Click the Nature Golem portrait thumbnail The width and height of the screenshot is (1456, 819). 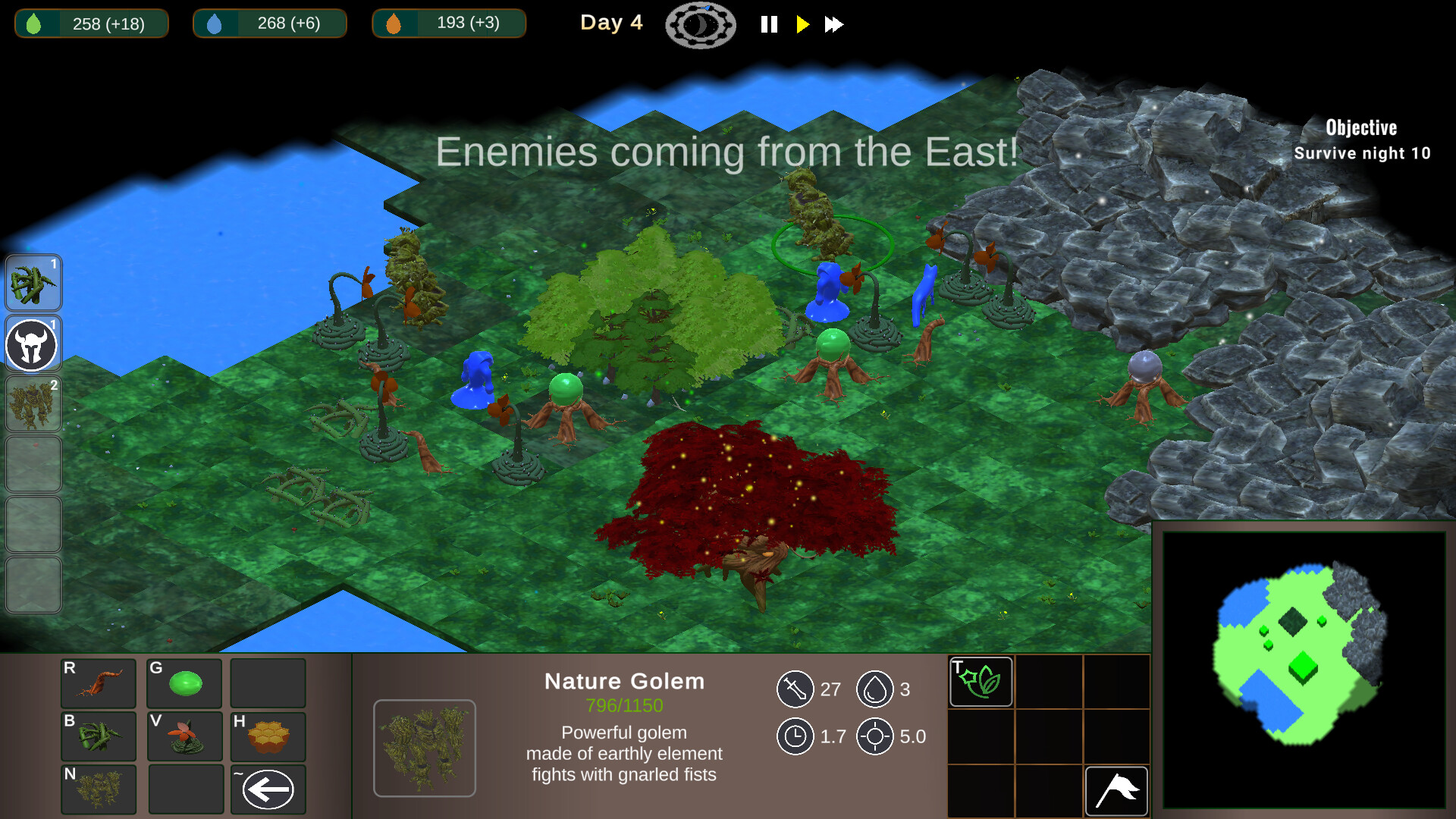click(x=424, y=748)
